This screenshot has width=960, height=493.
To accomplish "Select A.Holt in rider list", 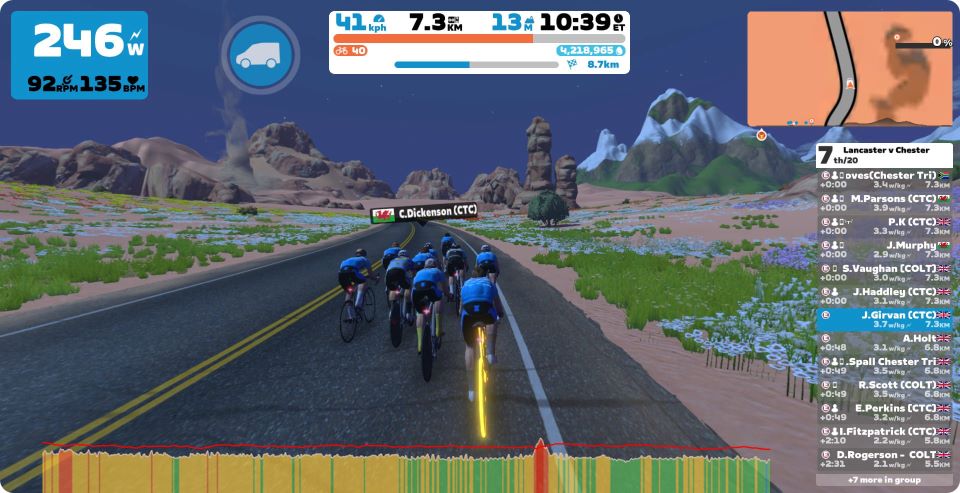I will click(884, 342).
